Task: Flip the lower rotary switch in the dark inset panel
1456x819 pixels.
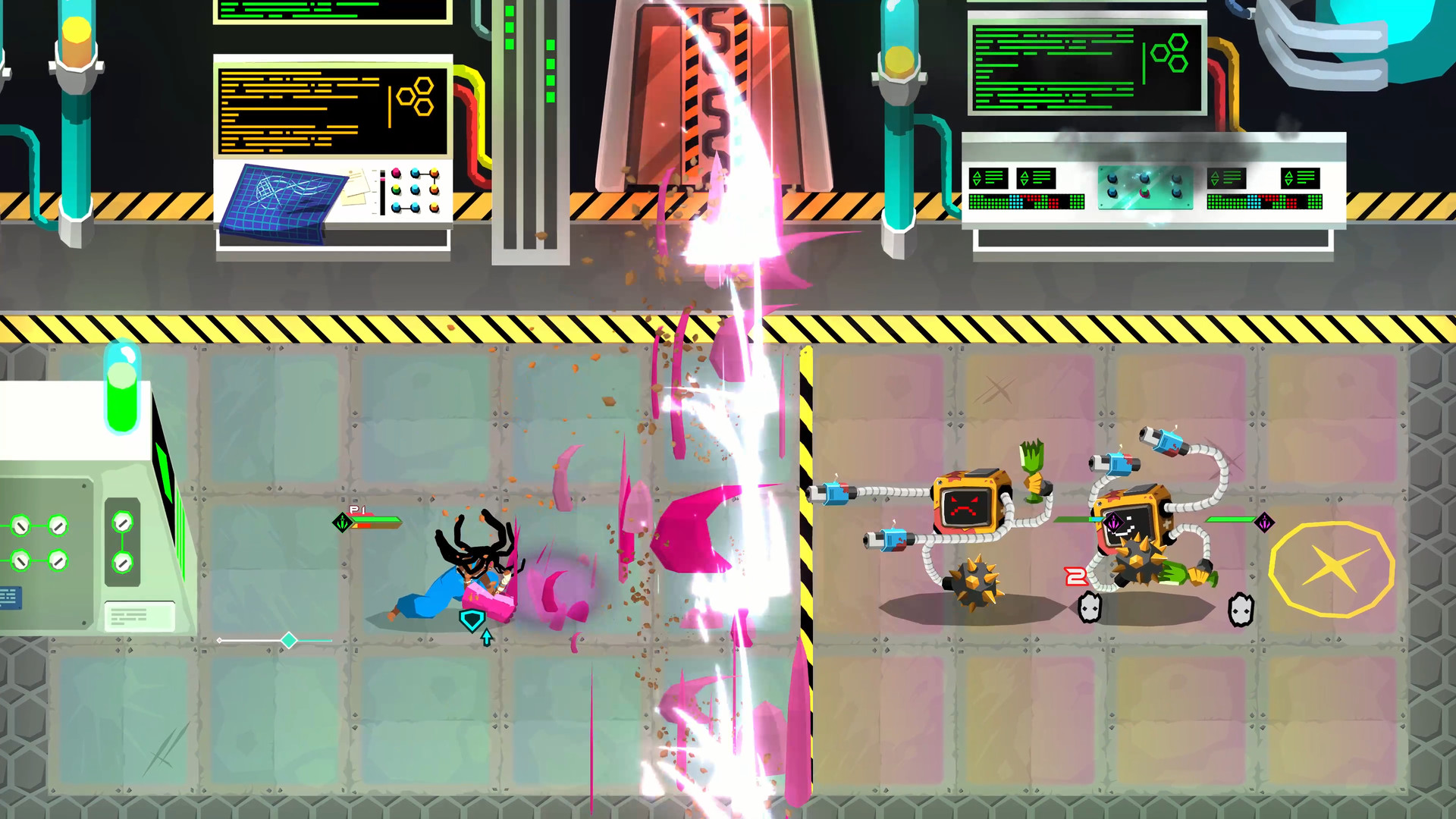Action: 123,563
